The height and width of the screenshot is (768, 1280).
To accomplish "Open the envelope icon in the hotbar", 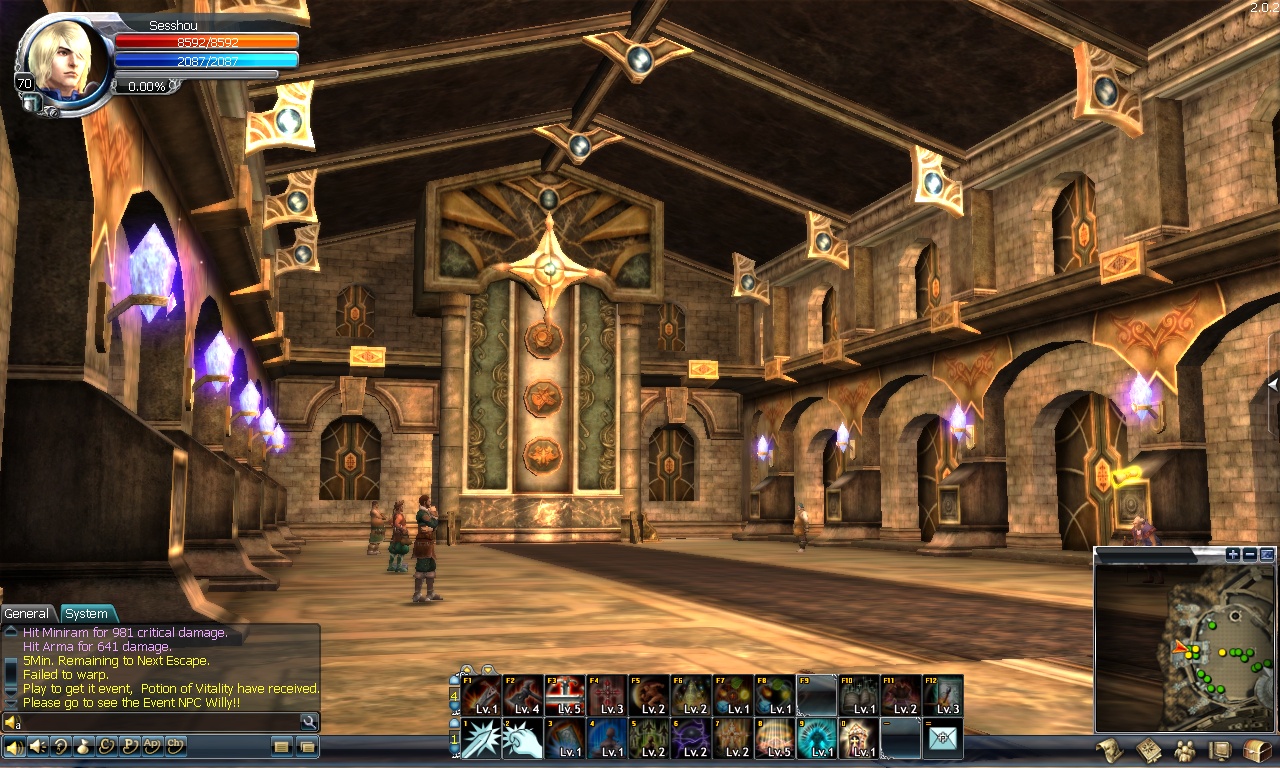I will [943, 739].
